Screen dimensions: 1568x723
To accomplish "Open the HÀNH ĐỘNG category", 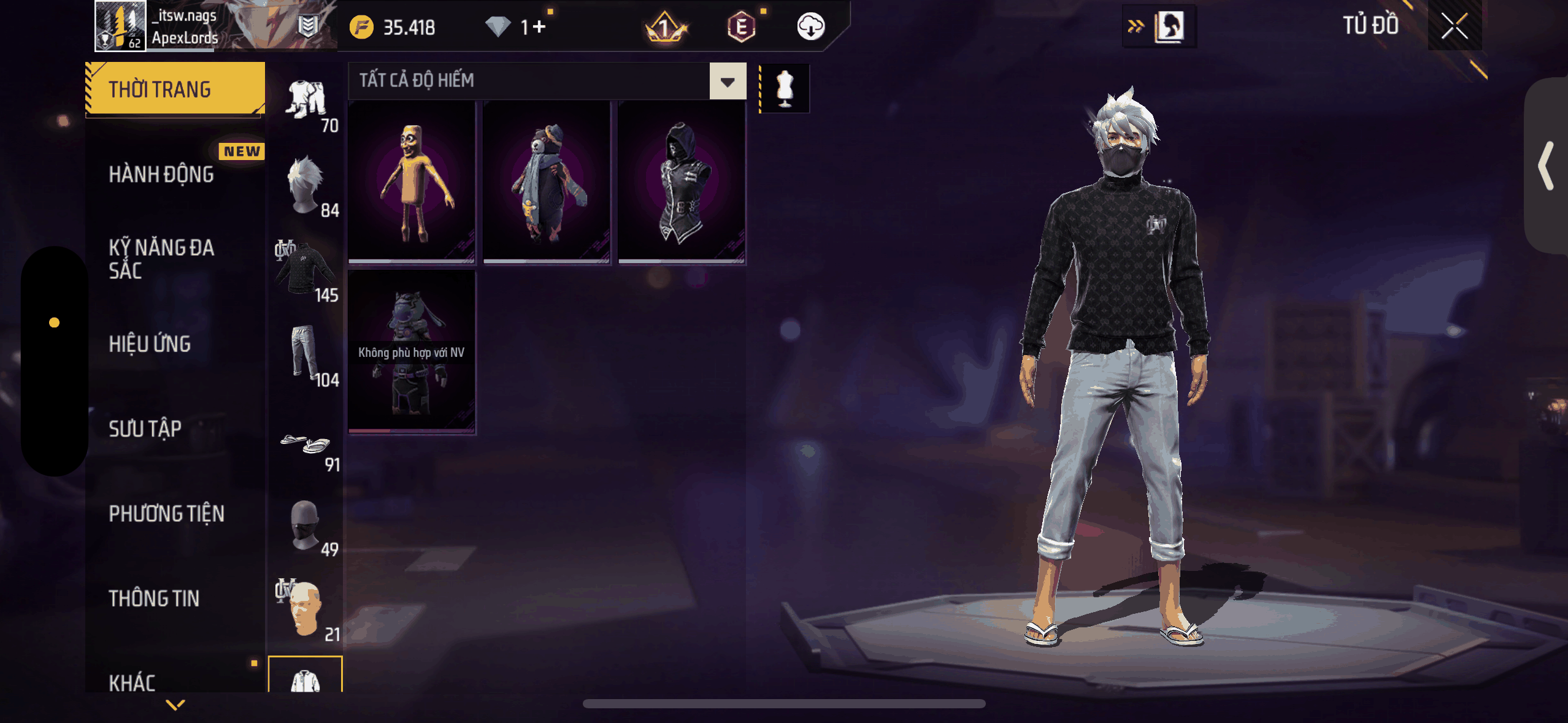I will [162, 175].
